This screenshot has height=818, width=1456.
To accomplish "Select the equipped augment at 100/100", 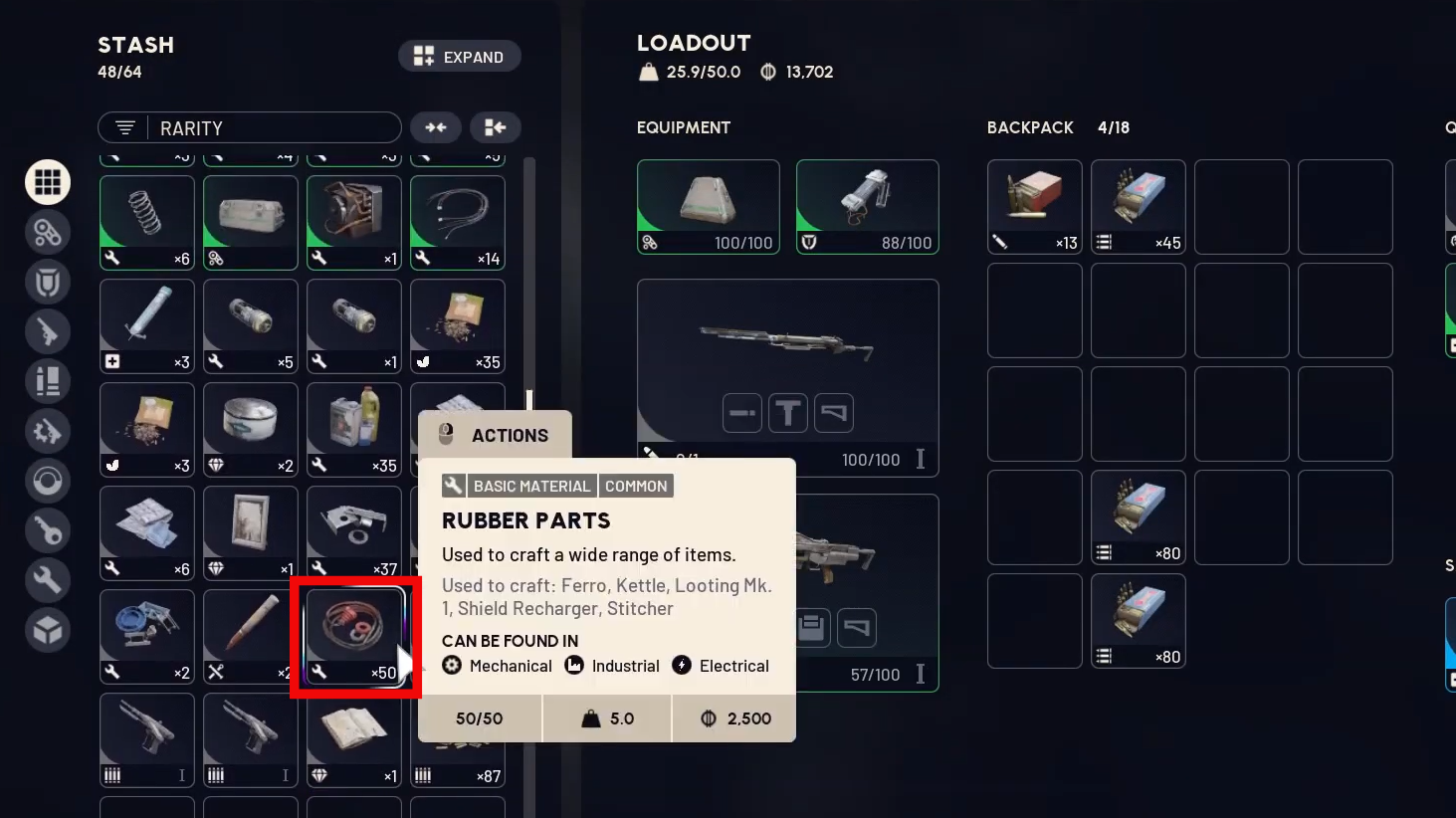I will point(708,206).
